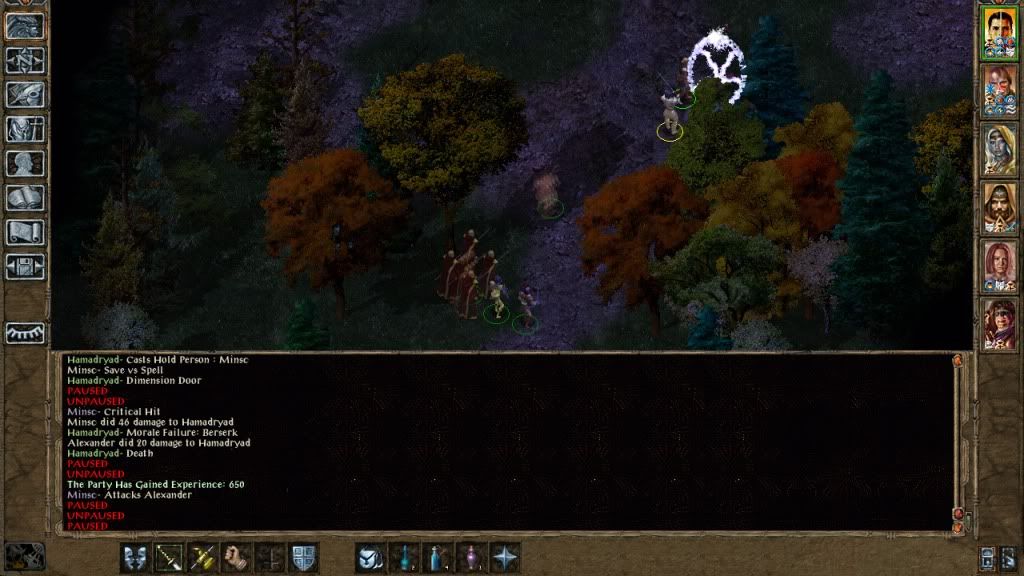Use the purple potion quick item
The width and height of the screenshot is (1024, 576).
click(472, 557)
